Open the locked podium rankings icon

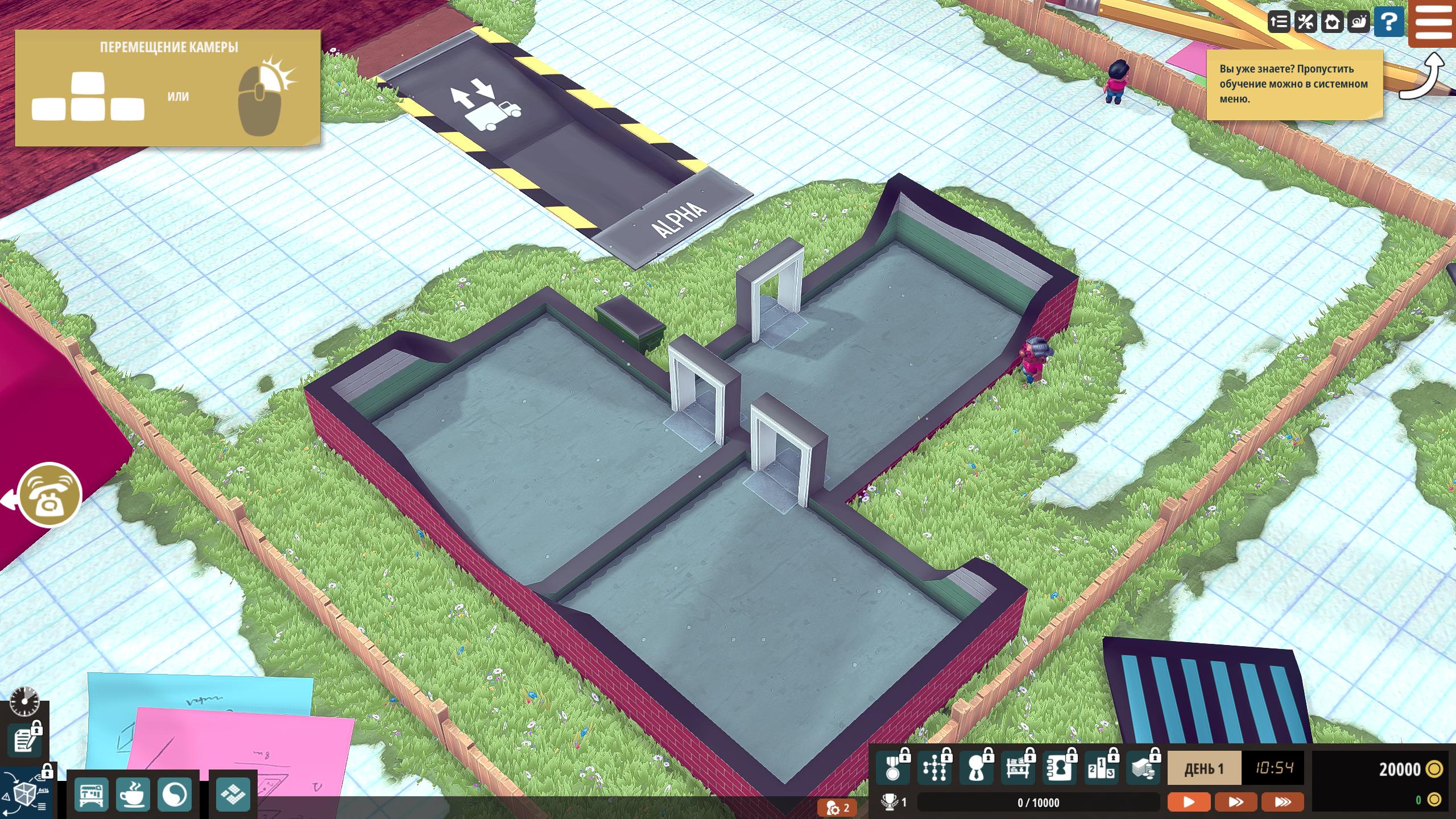click(1101, 769)
